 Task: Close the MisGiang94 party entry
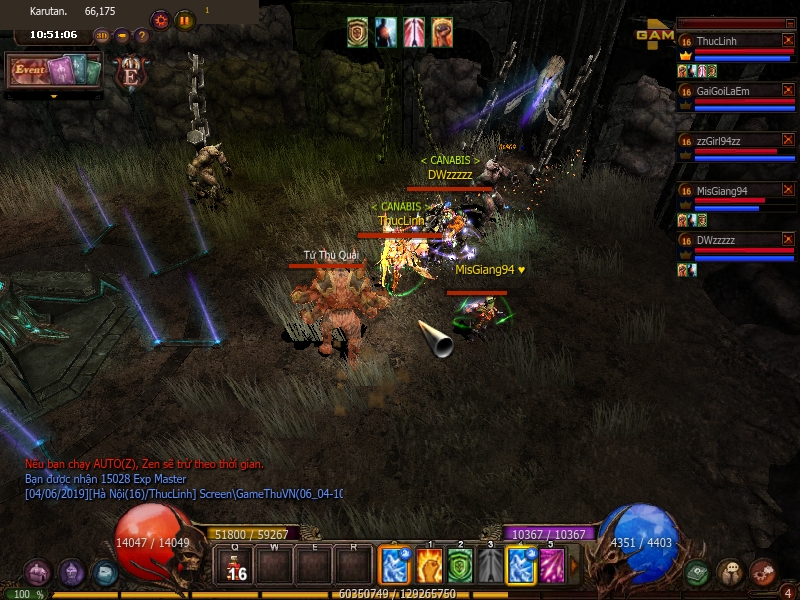[x=788, y=190]
